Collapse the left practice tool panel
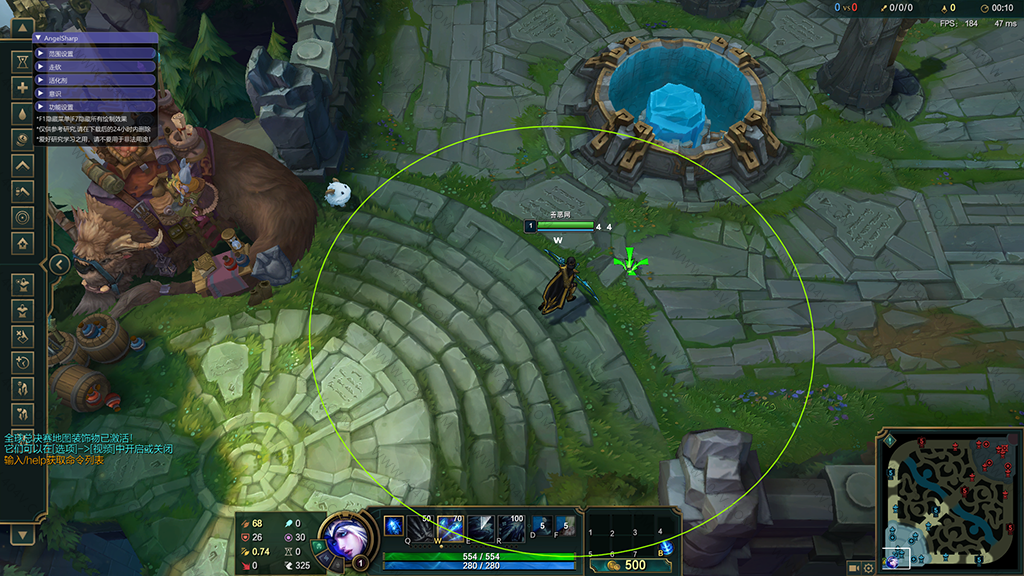The image size is (1024, 576). (x=60, y=264)
